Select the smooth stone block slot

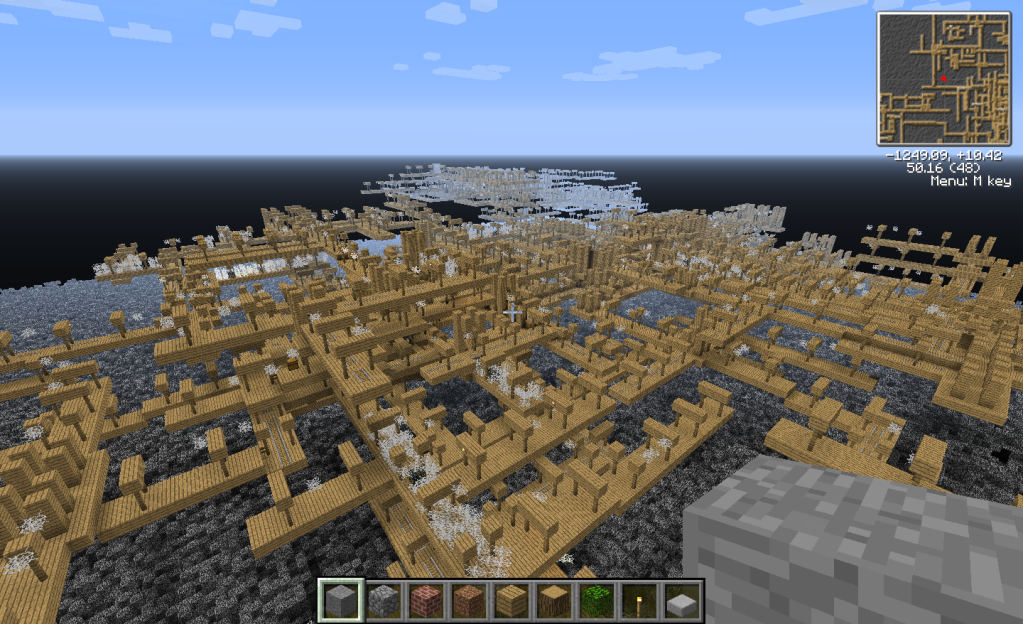[341, 601]
